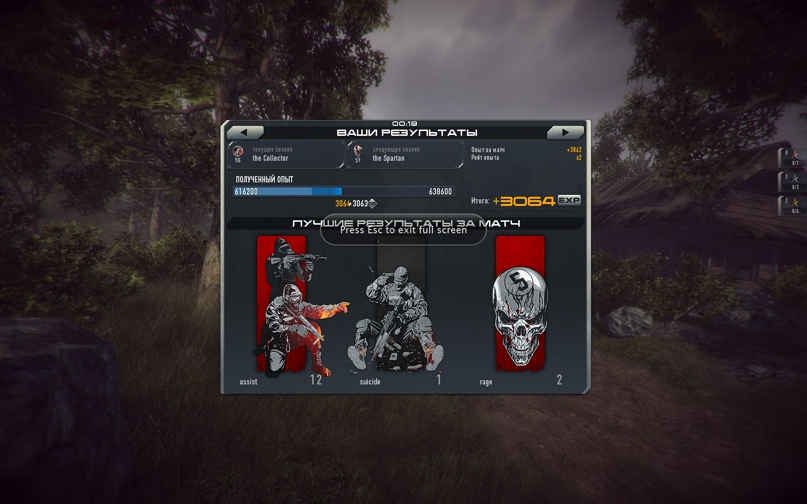Click the rage skull award card
807x504 pixels.
pyautogui.click(x=520, y=306)
